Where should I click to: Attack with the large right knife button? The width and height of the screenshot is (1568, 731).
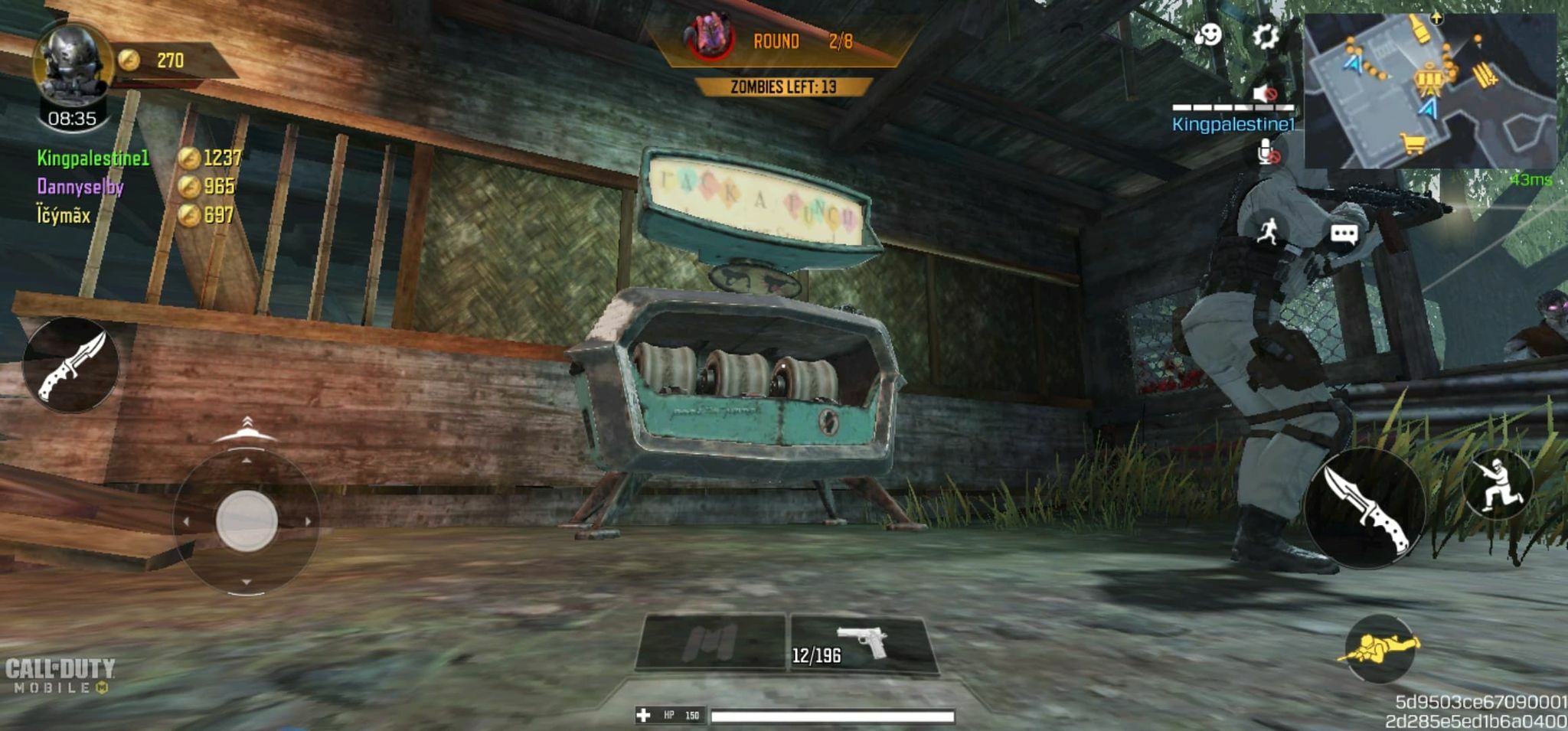tap(1364, 507)
